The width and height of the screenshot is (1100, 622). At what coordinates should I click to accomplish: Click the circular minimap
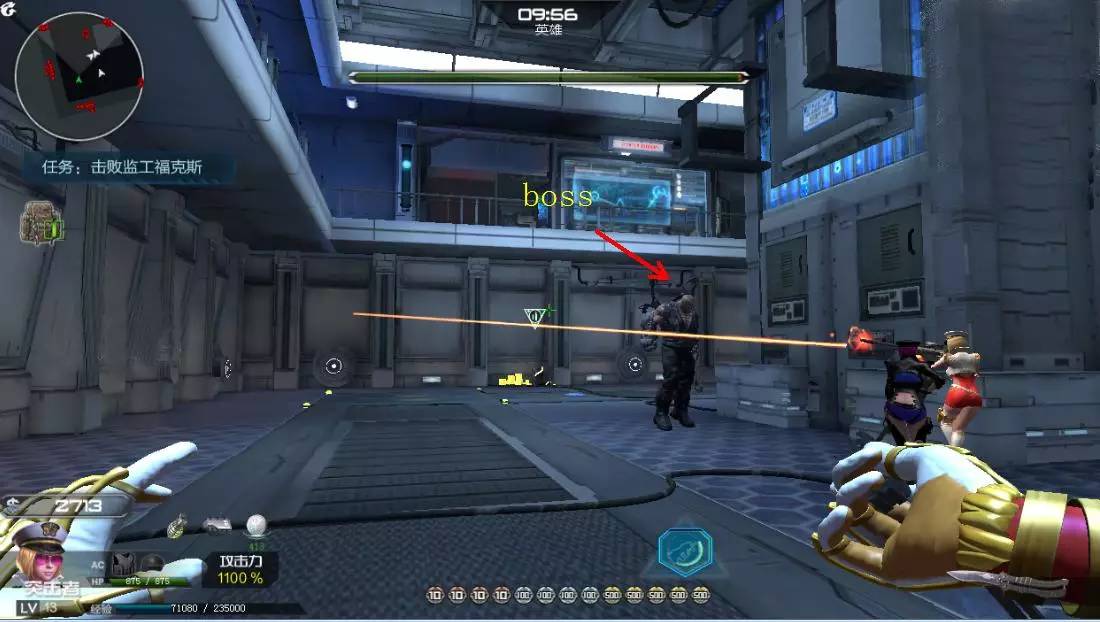(79, 76)
